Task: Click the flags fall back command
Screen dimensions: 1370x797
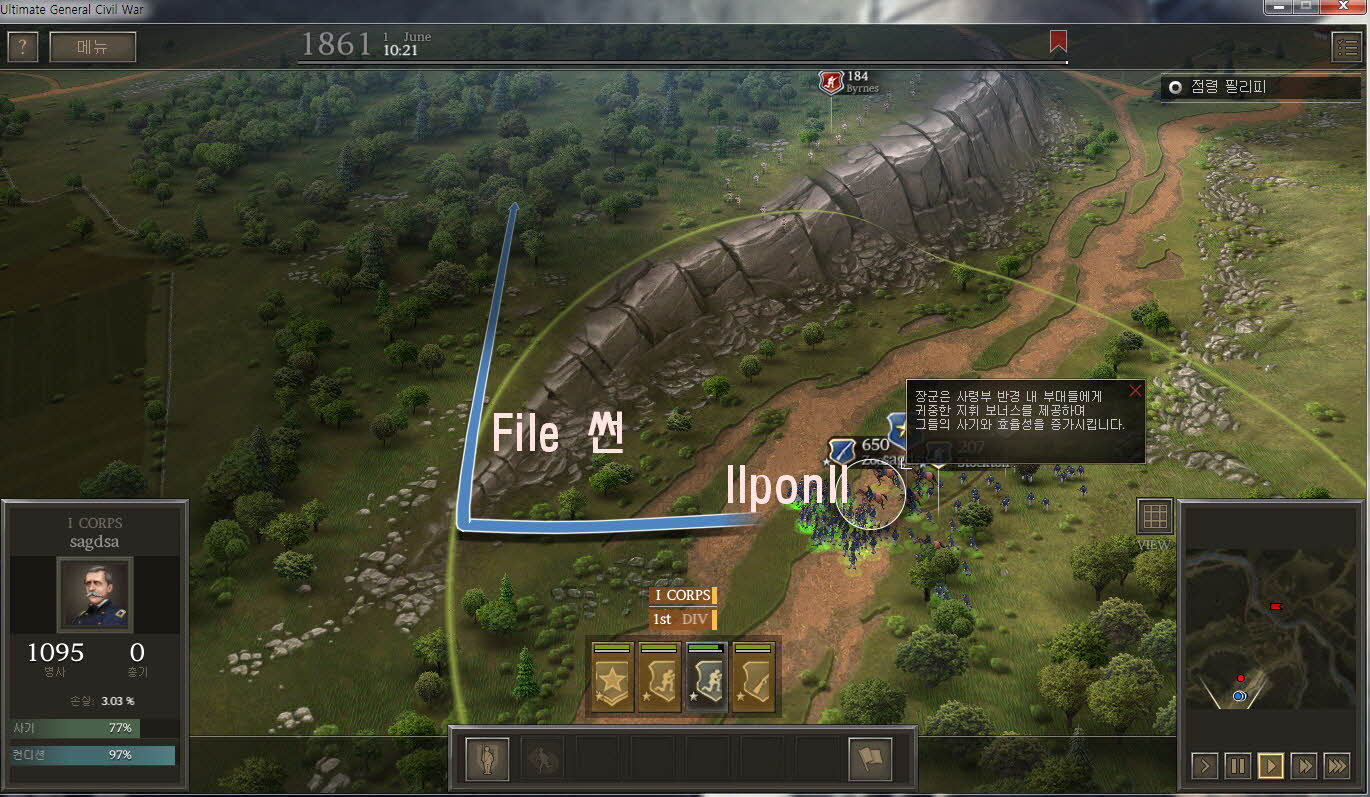Action: pos(870,759)
